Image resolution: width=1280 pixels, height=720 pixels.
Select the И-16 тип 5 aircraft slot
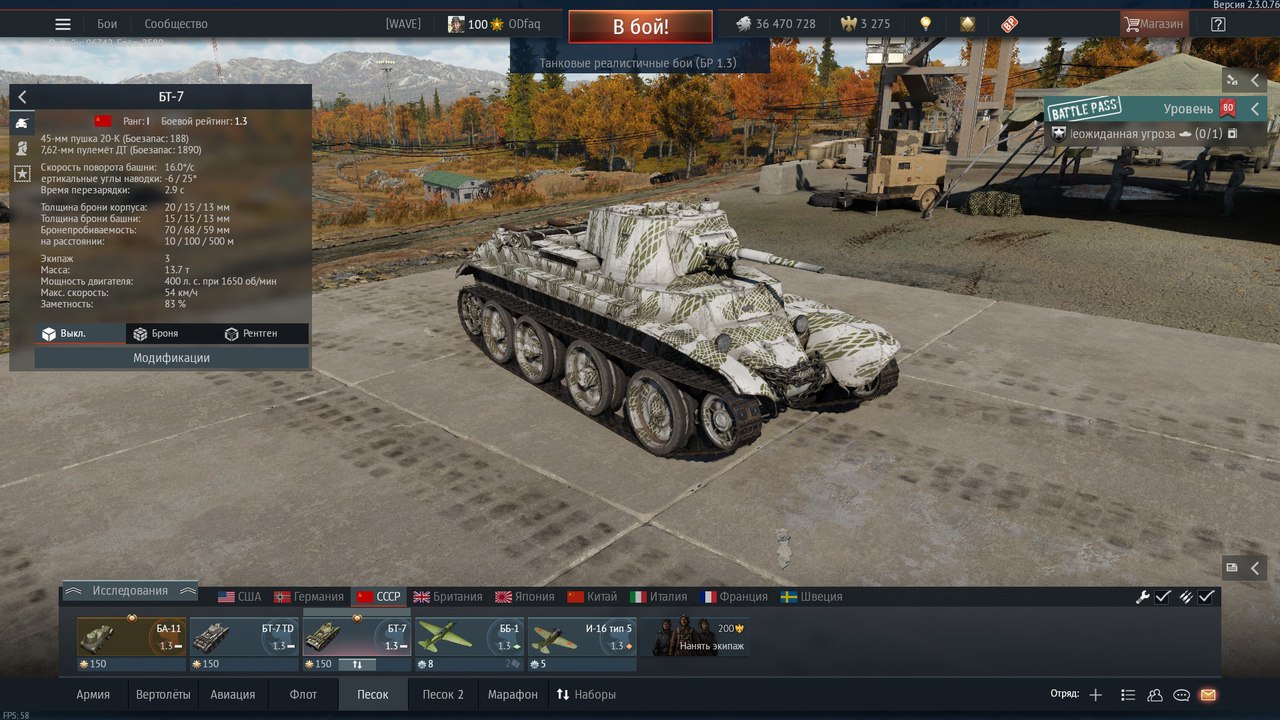coord(582,637)
